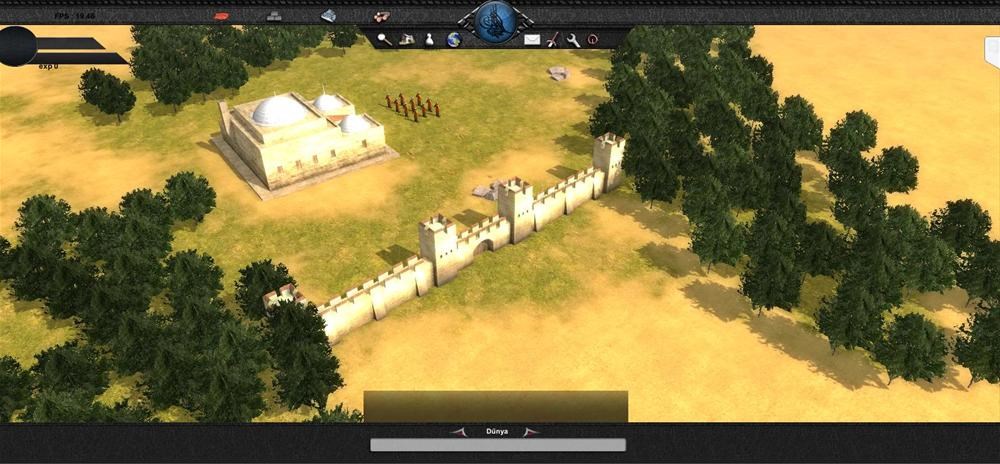Image resolution: width=1000 pixels, height=464 pixels.
Task: Open settings with the wrench icon
Action: click(573, 39)
